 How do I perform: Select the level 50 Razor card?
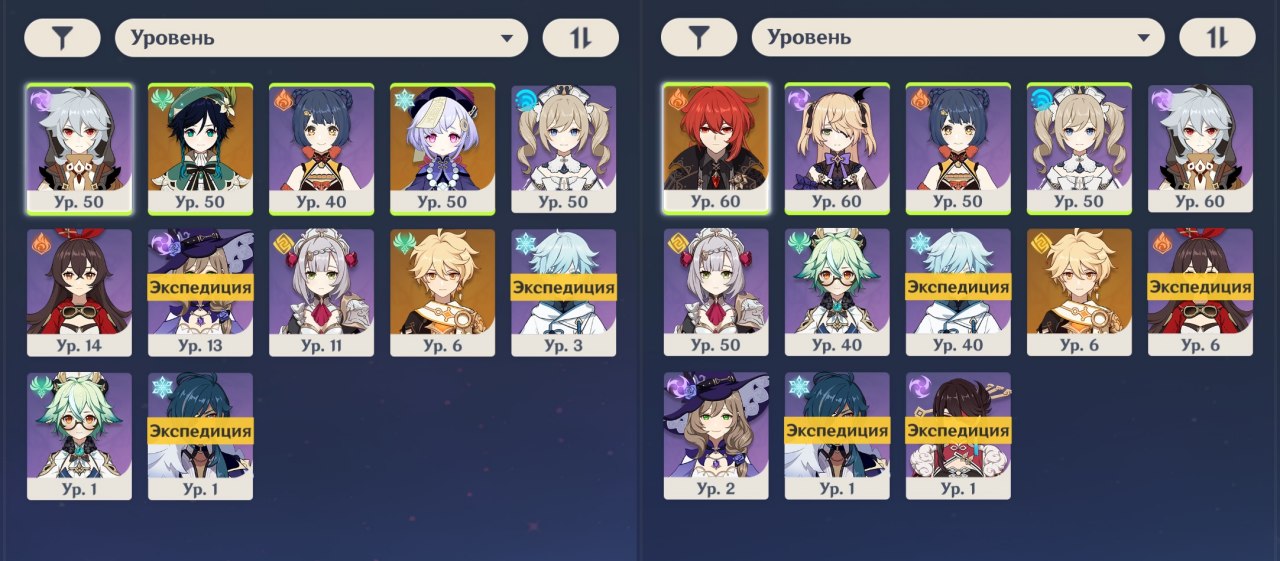coord(80,148)
